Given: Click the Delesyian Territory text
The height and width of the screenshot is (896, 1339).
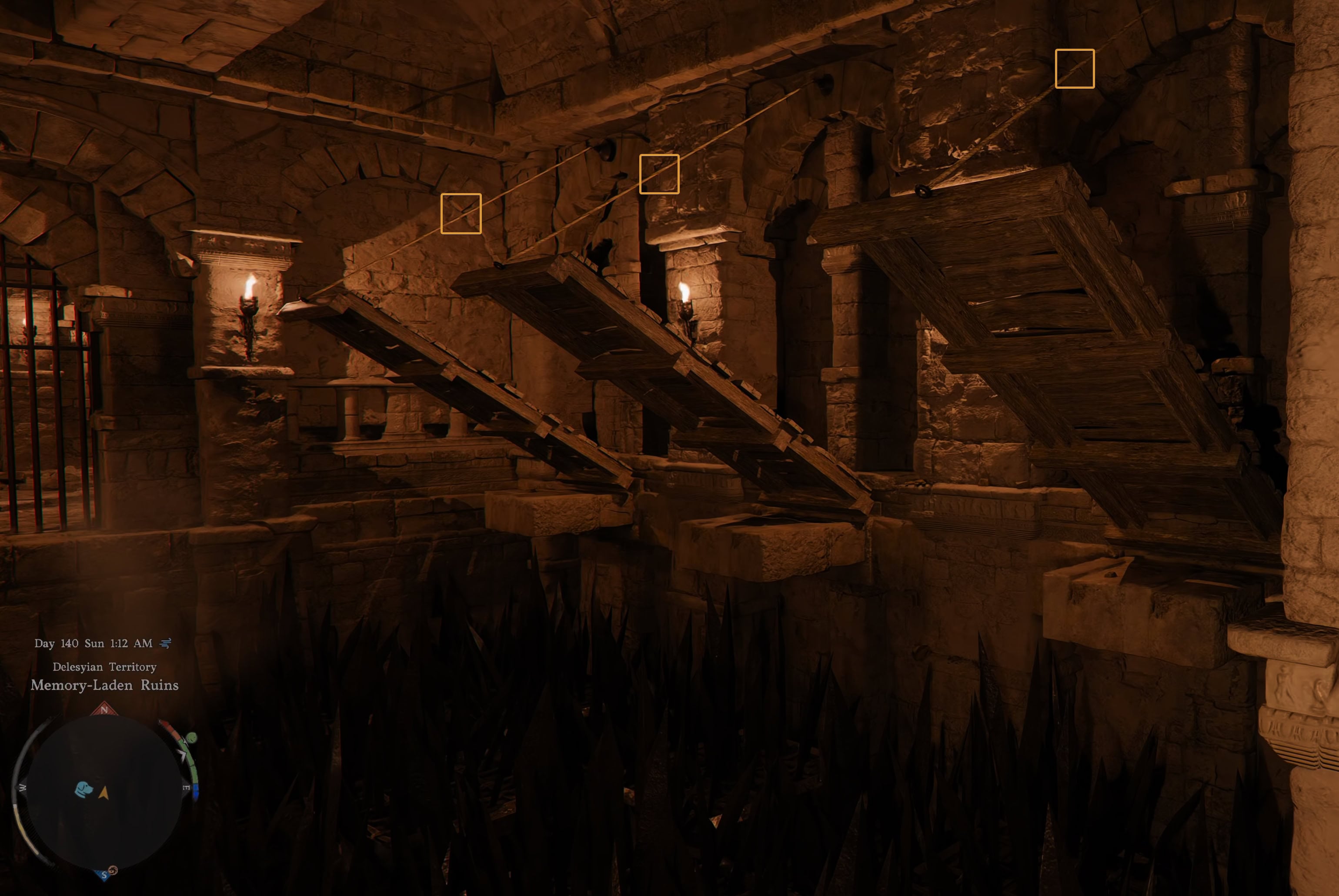Looking at the screenshot, I should 104,666.
